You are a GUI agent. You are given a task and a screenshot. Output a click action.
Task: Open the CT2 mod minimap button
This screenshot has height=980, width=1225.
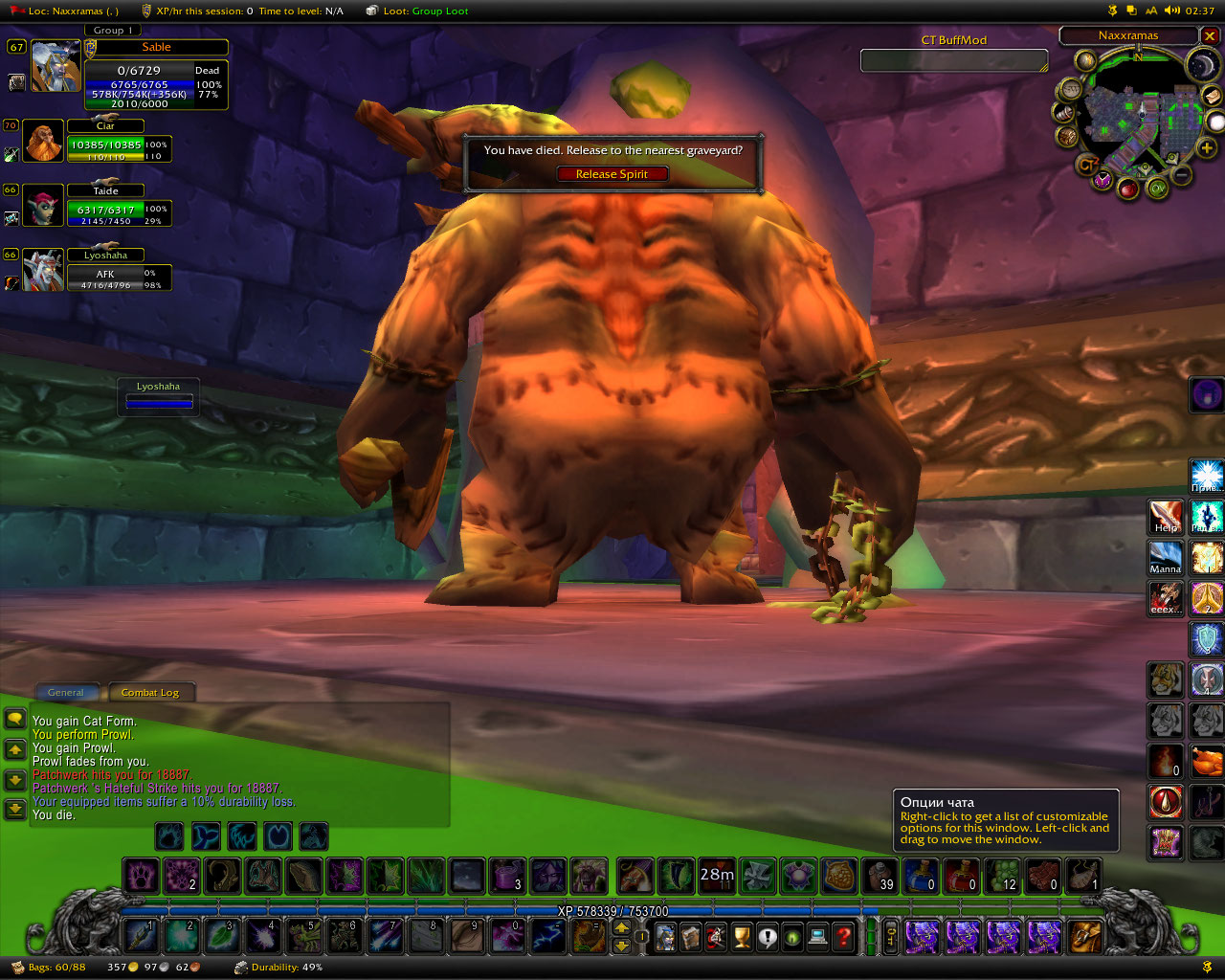[x=1087, y=165]
